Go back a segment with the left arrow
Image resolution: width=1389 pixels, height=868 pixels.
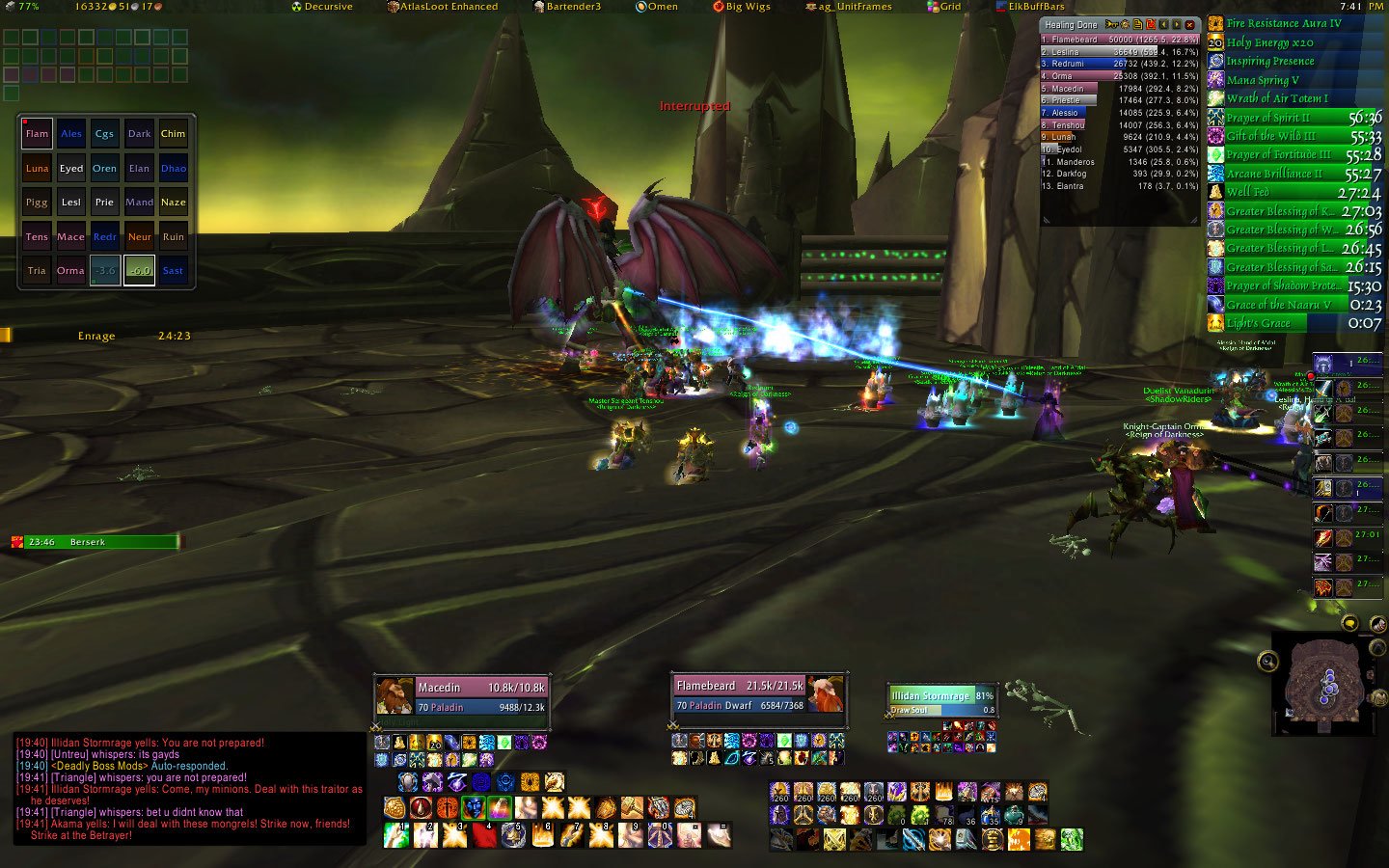coord(1163,25)
